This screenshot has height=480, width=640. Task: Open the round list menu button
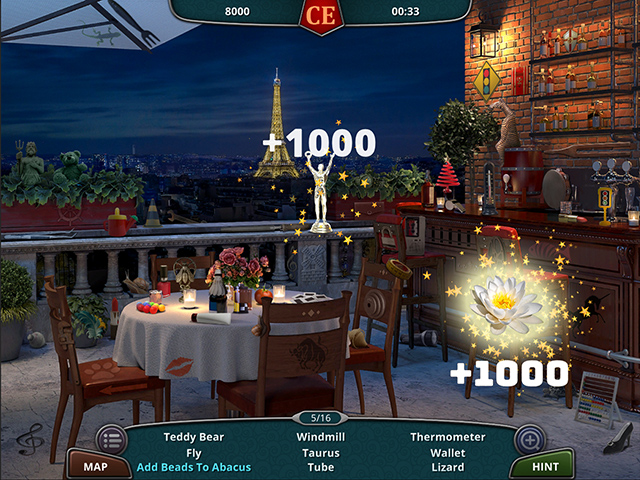click(x=111, y=438)
